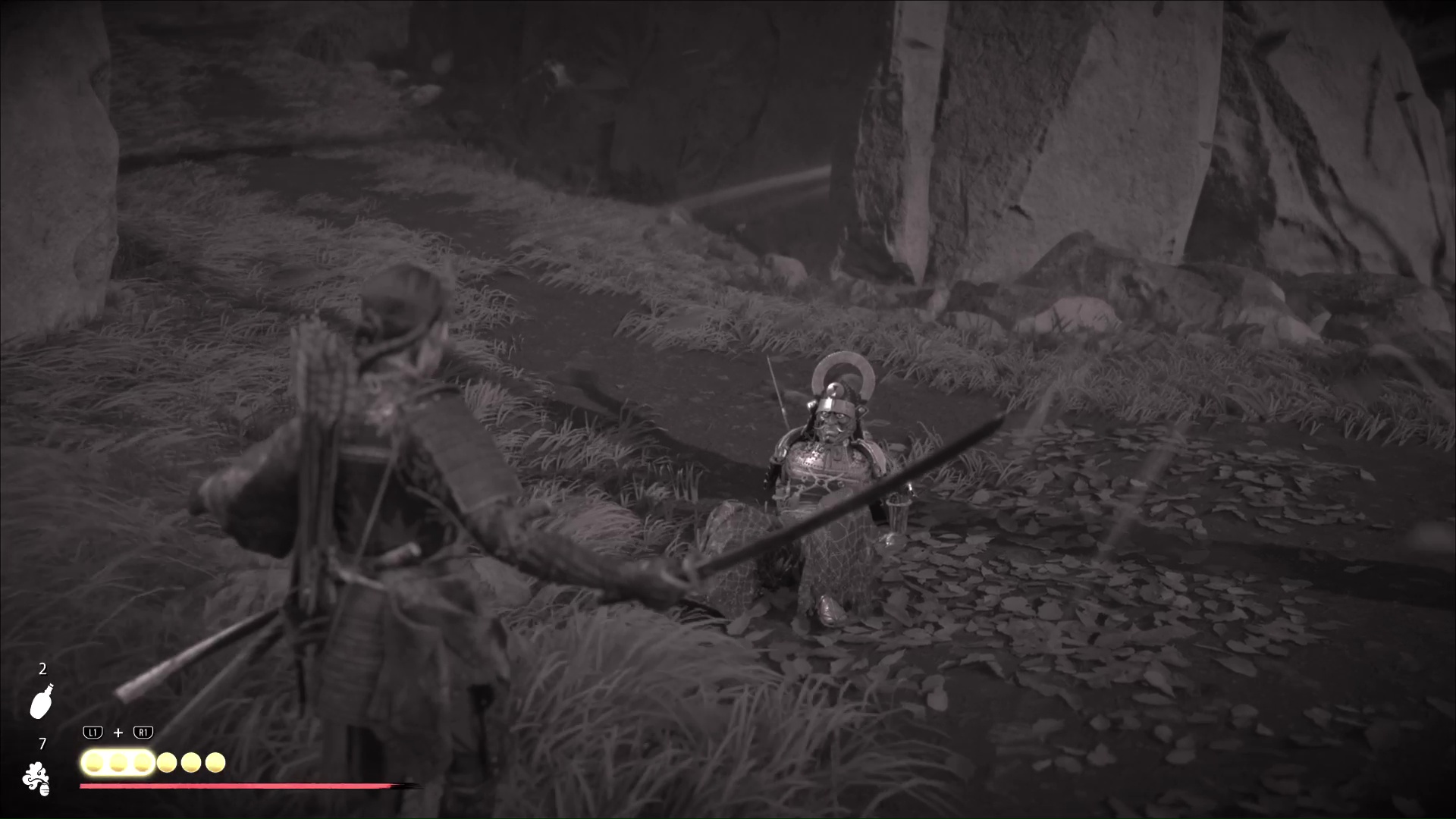The height and width of the screenshot is (819, 1456).
Task: Activate the glowing resolve pips
Action: click(118, 762)
